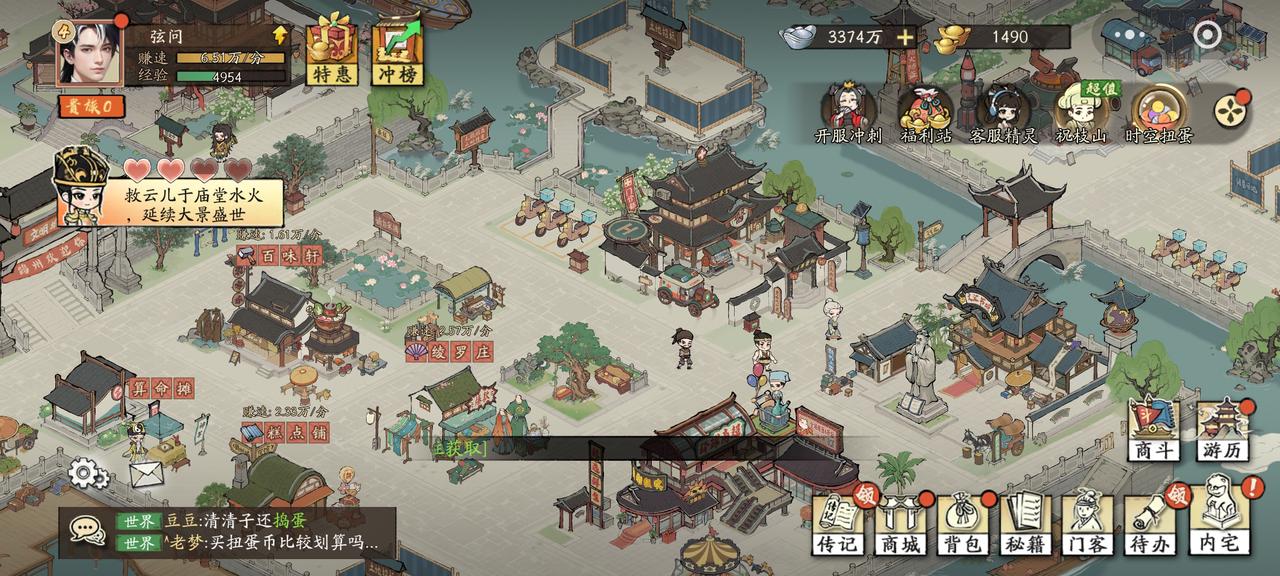Open the world chat box
The height and width of the screenshot is (576, 1280).
228,532
